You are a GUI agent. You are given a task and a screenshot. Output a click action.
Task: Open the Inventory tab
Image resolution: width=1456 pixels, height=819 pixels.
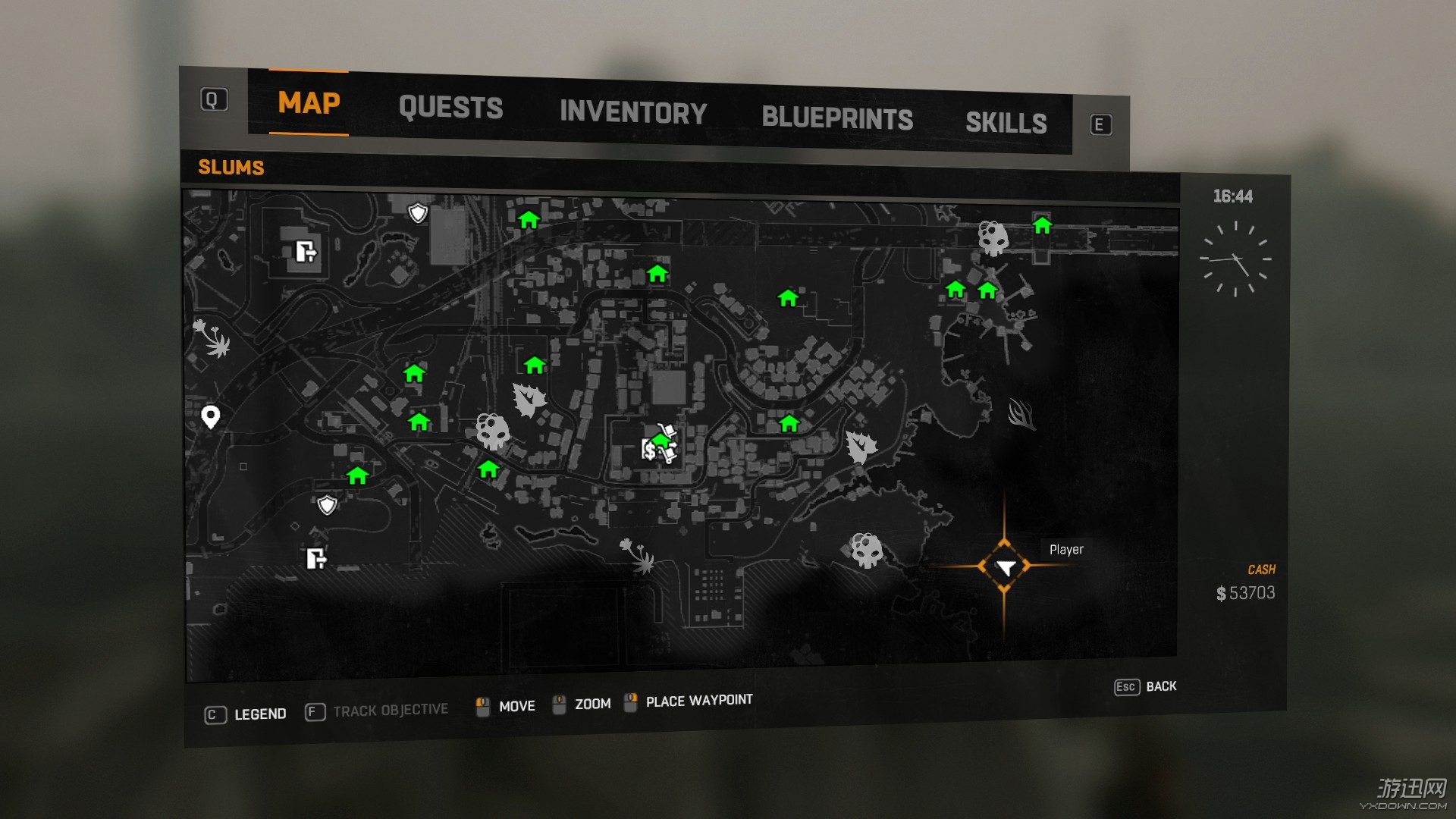[x=633, y=113]
